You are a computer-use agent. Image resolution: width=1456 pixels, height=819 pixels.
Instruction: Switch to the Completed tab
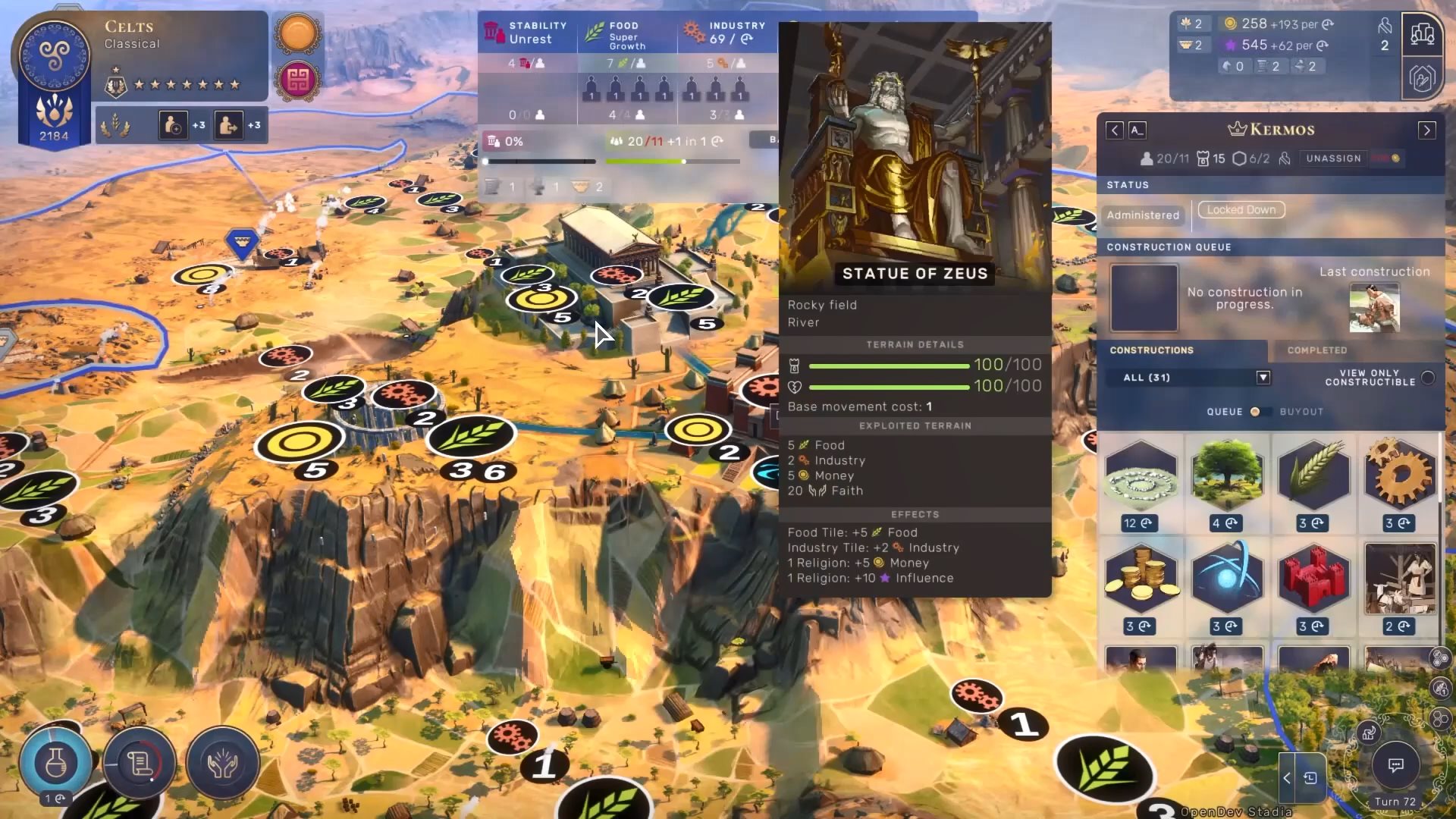pos(1316,350)
